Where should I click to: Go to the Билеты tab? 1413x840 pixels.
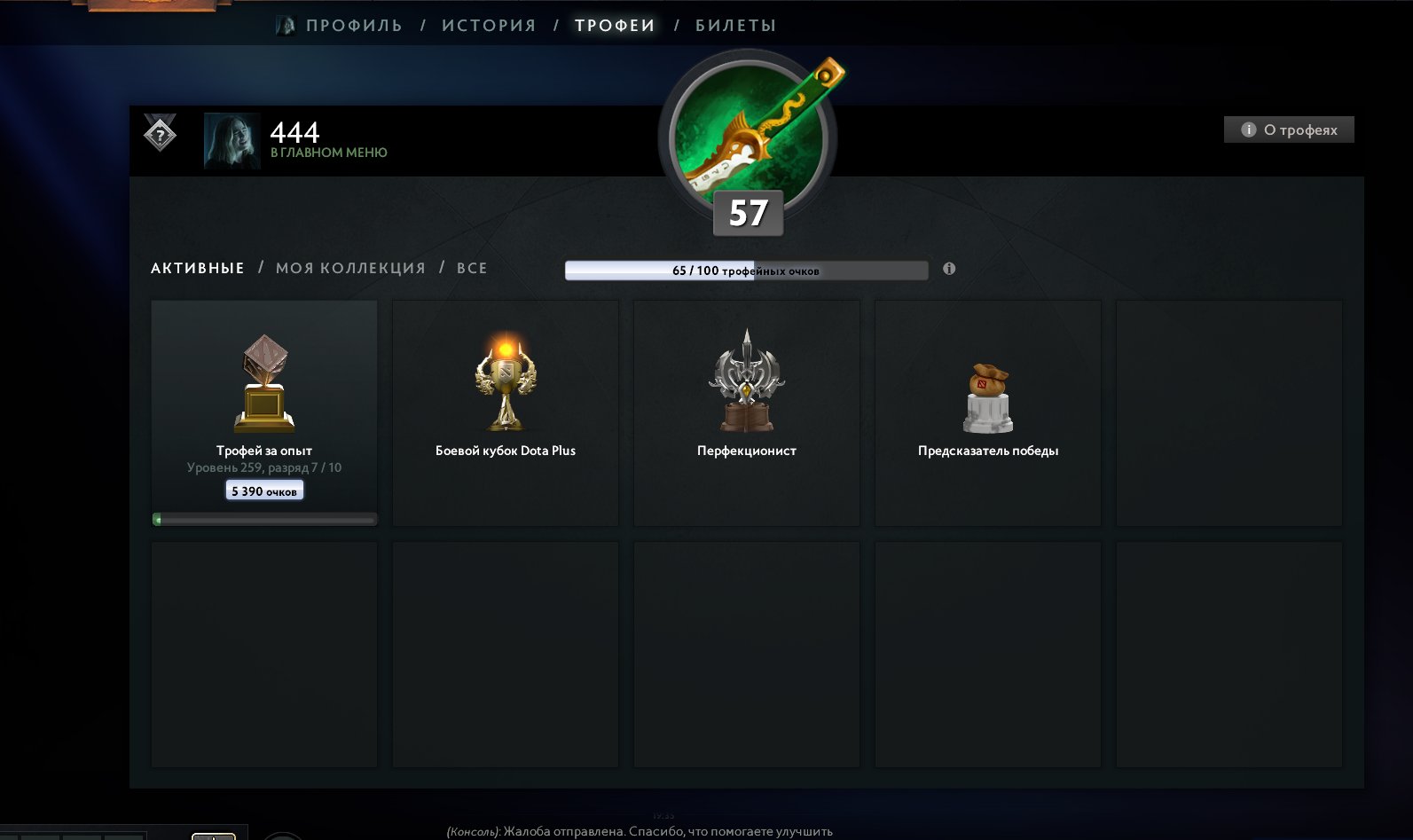(735, 26)
